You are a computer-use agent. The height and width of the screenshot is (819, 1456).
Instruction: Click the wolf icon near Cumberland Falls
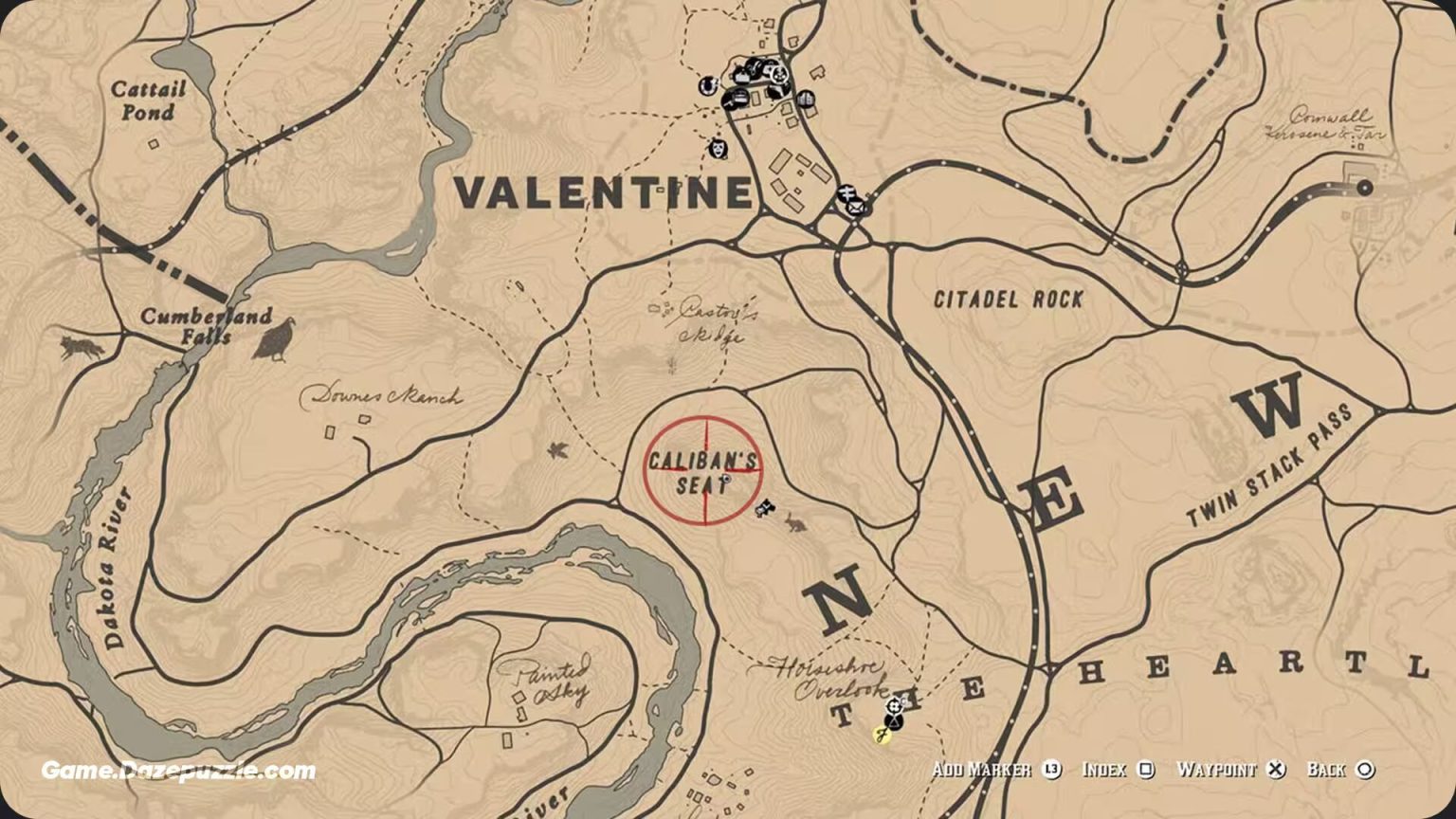tap(81, 347)
